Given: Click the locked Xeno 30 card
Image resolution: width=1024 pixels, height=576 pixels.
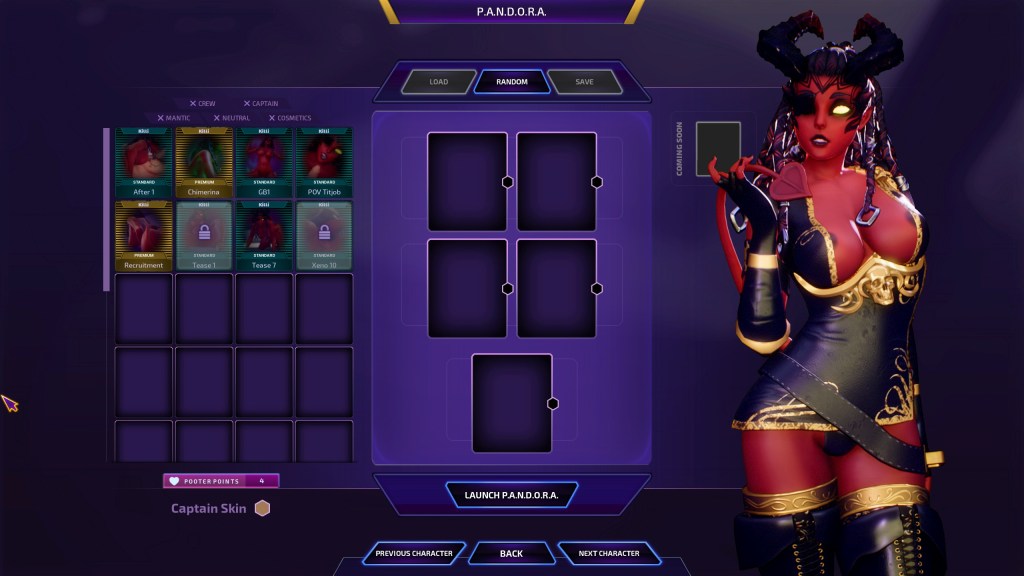Looking at the screenshot, I should (324, 235).
